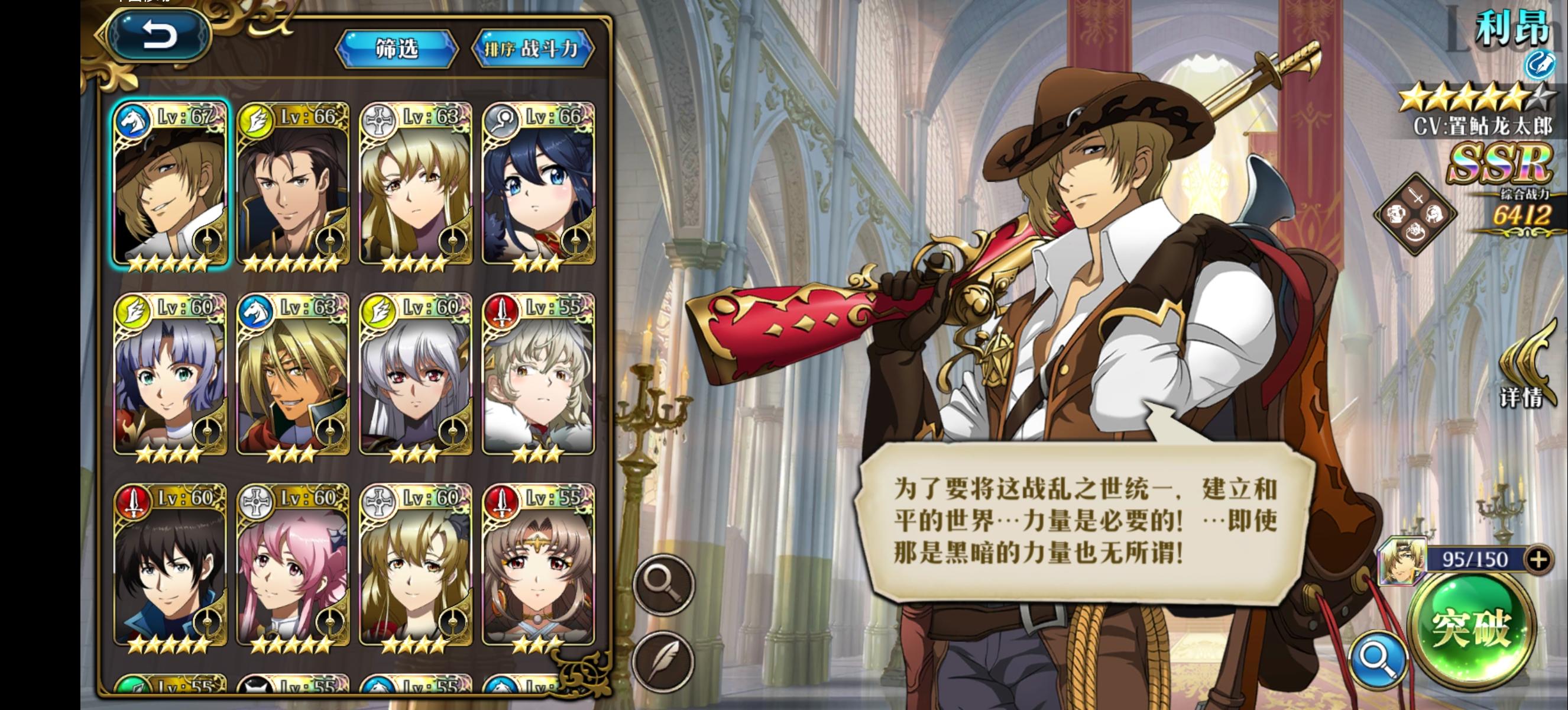
Task: Go back using the return arrow button
Action: [x=159, y=35]
